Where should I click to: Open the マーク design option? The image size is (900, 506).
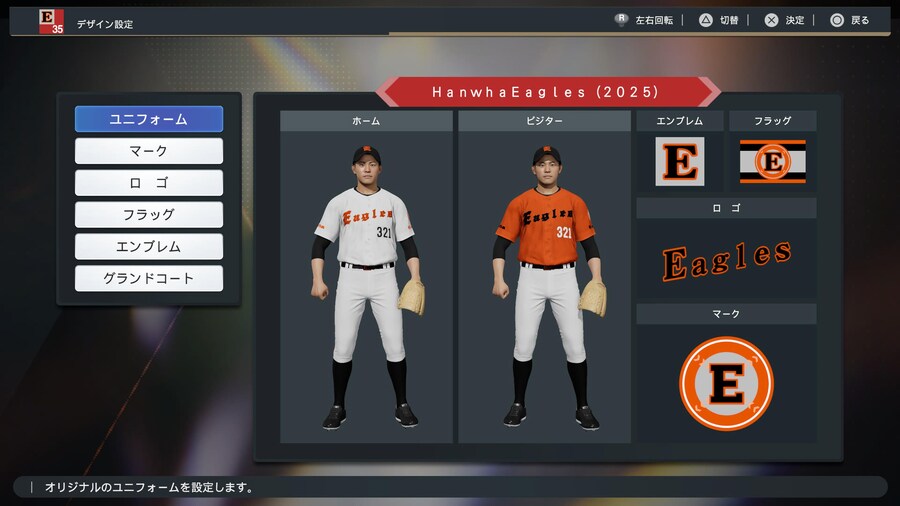coord(148,151)
